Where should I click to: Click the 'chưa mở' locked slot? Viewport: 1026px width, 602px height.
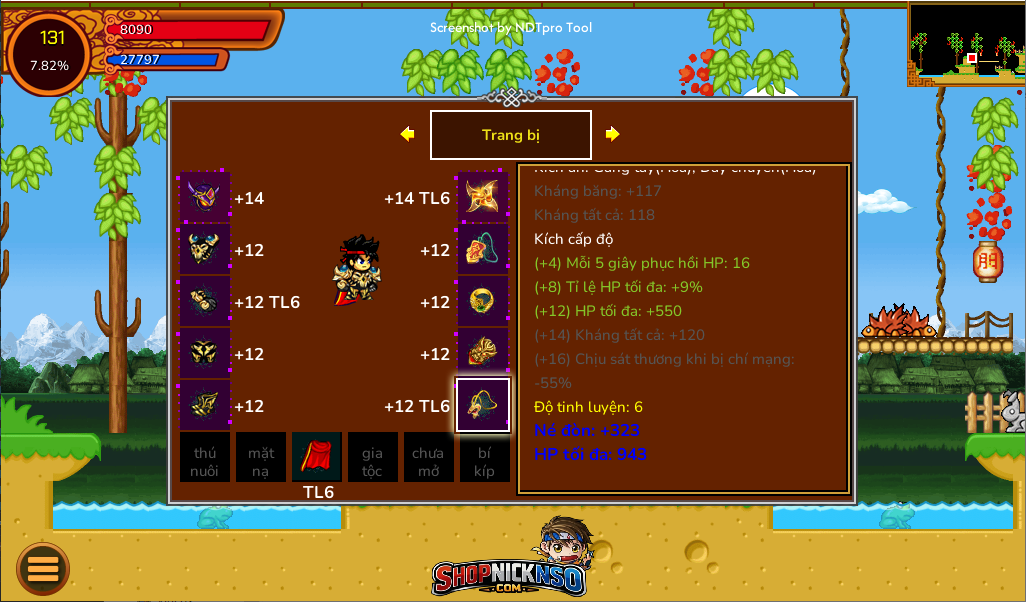[x=429, y=457]
